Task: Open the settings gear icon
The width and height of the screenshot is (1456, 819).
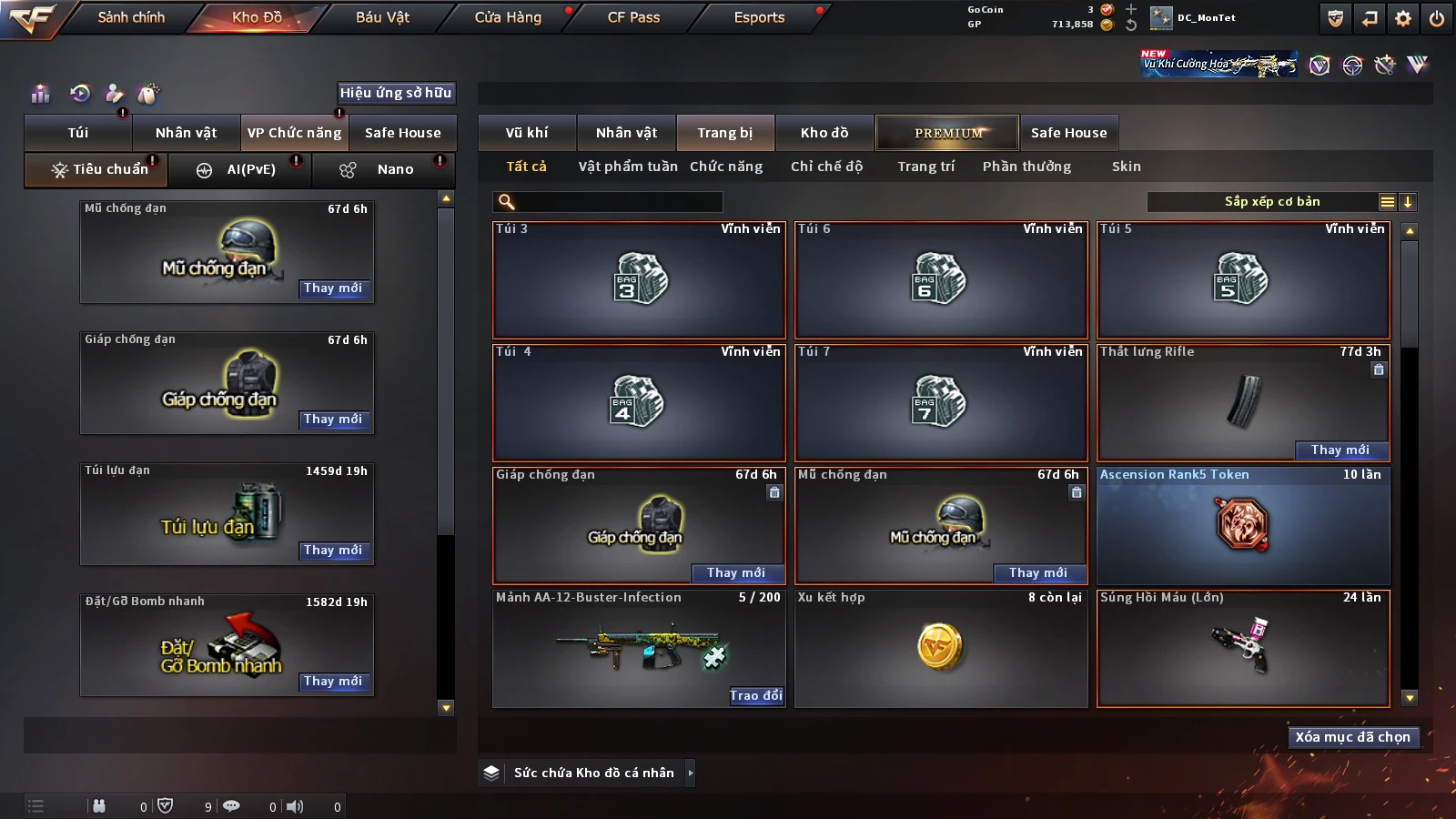Action: tap(1403, 18)
